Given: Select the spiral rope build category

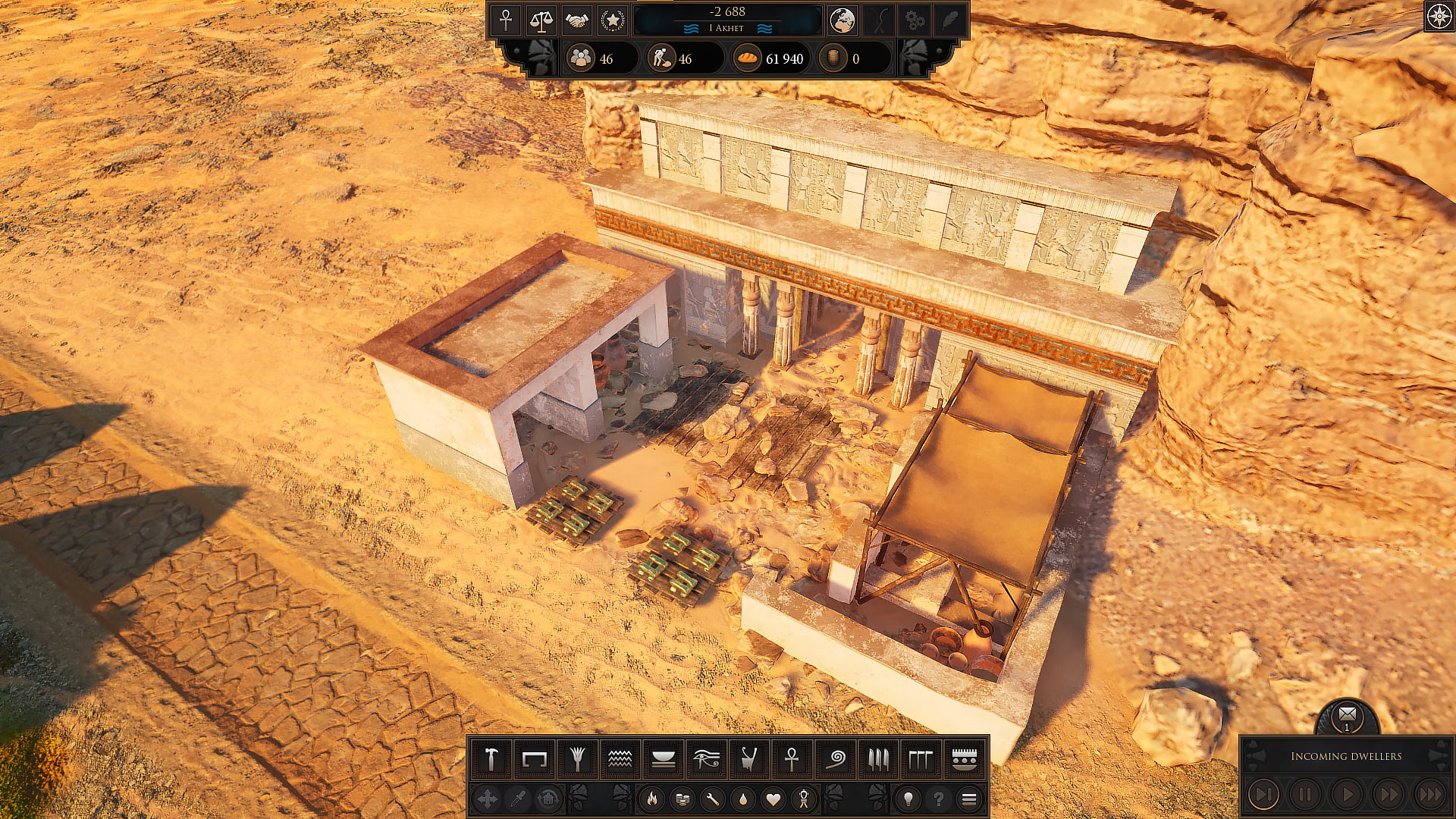Looking at the screenshot, I should tap(835, 758).
